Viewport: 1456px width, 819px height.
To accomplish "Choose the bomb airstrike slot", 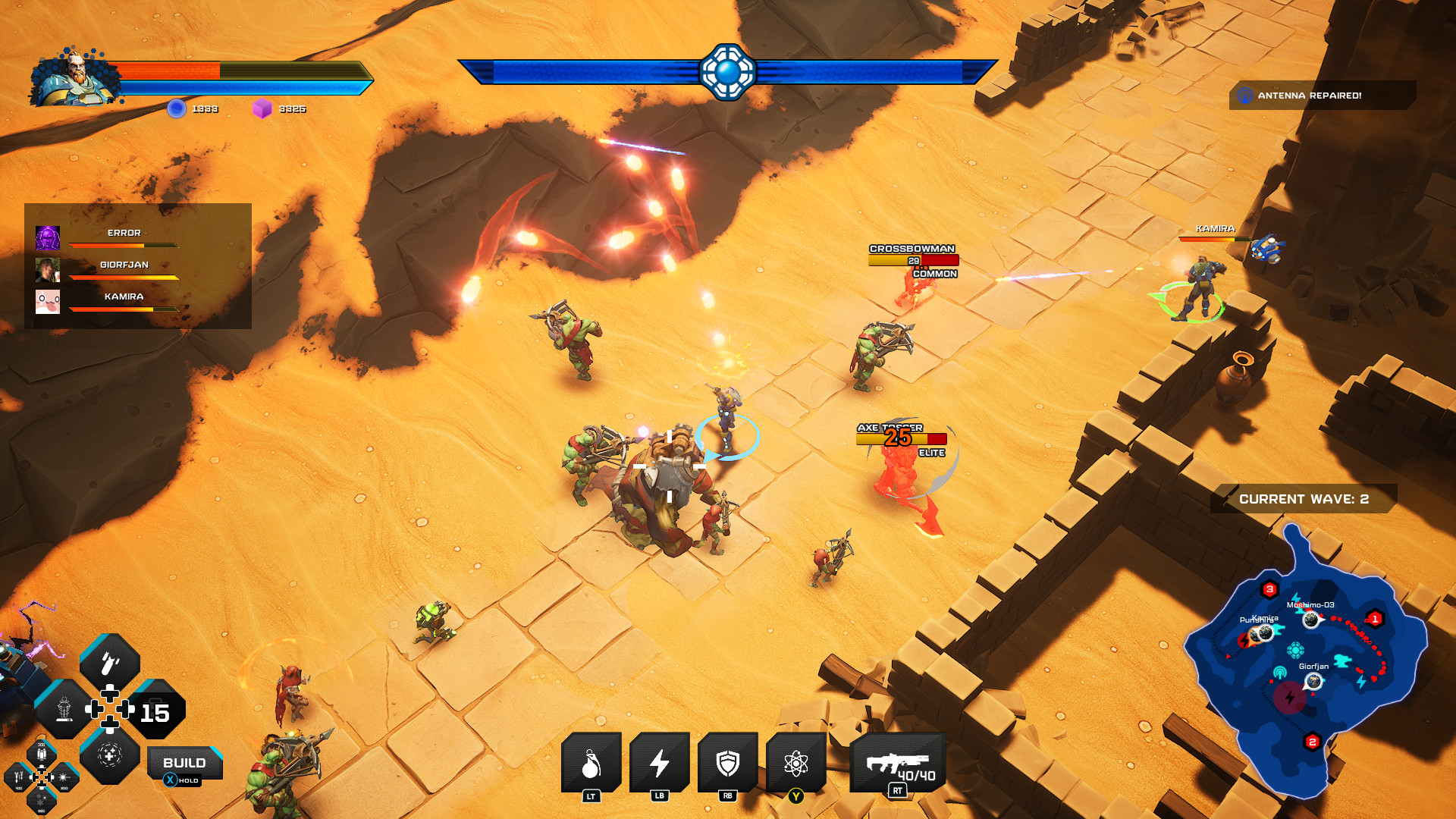I will (x=110, y=664).
